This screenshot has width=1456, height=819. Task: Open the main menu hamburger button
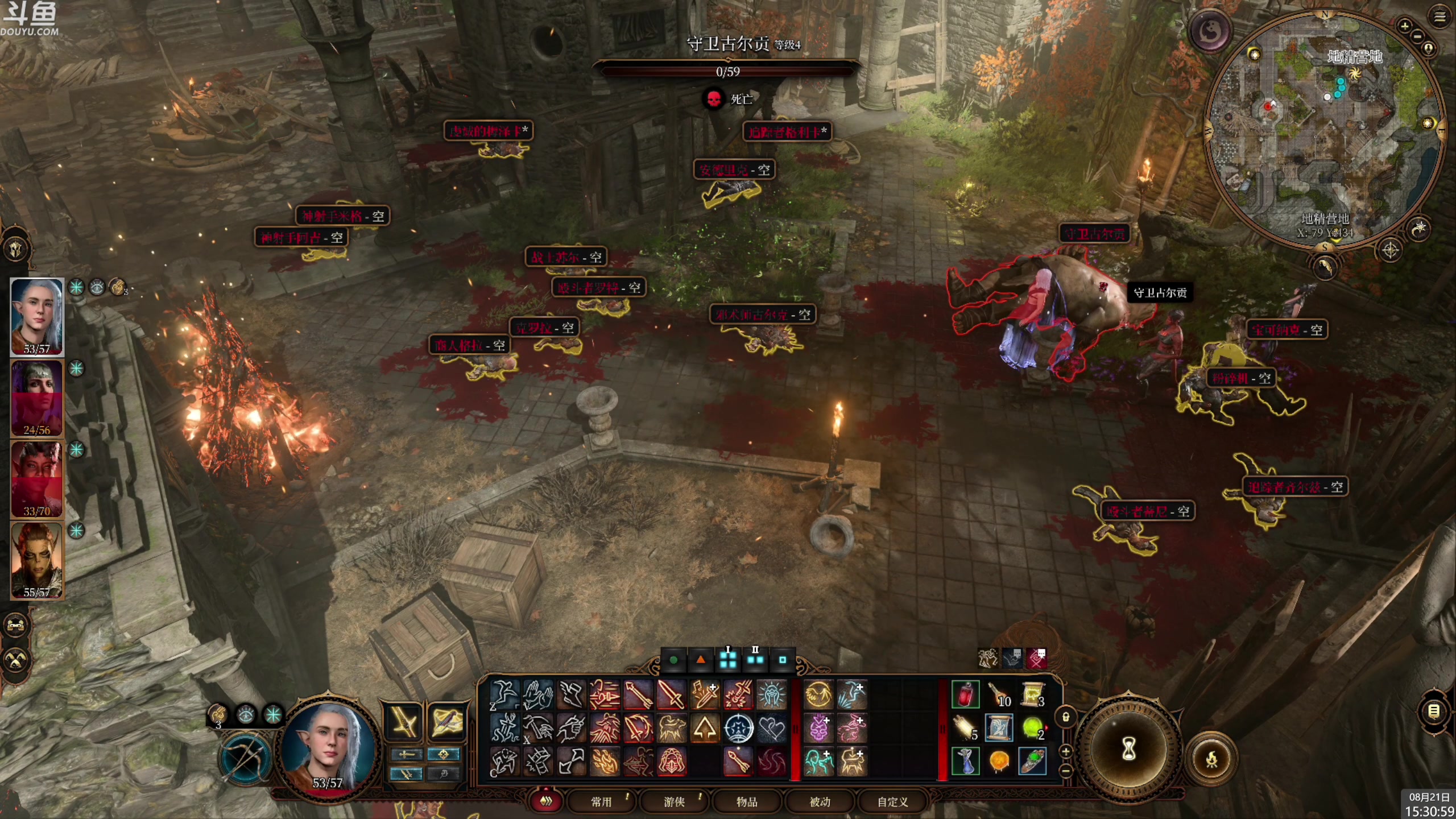click(1440, 17)
